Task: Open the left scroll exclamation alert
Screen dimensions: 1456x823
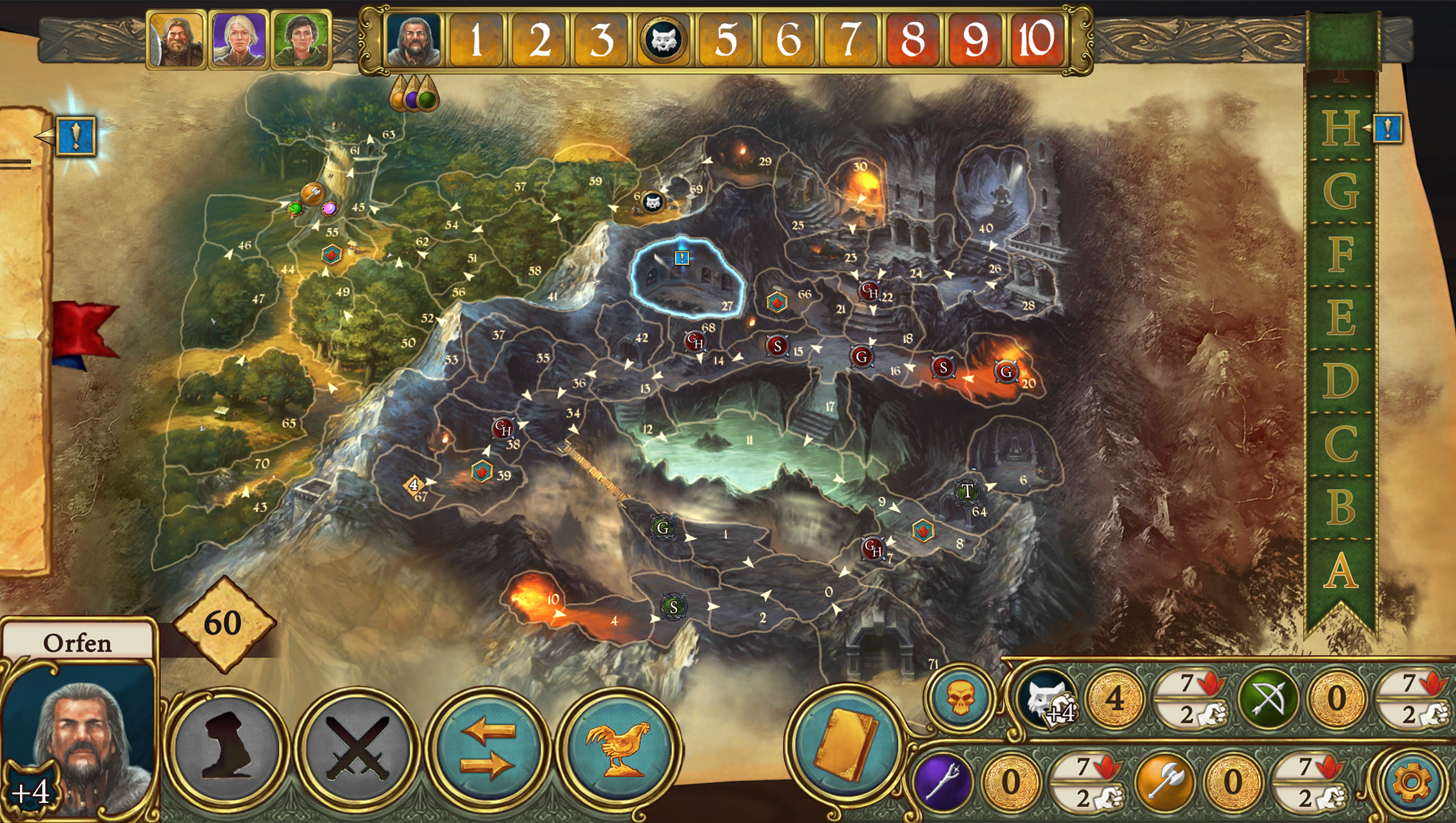Action: tap(76, 136)
